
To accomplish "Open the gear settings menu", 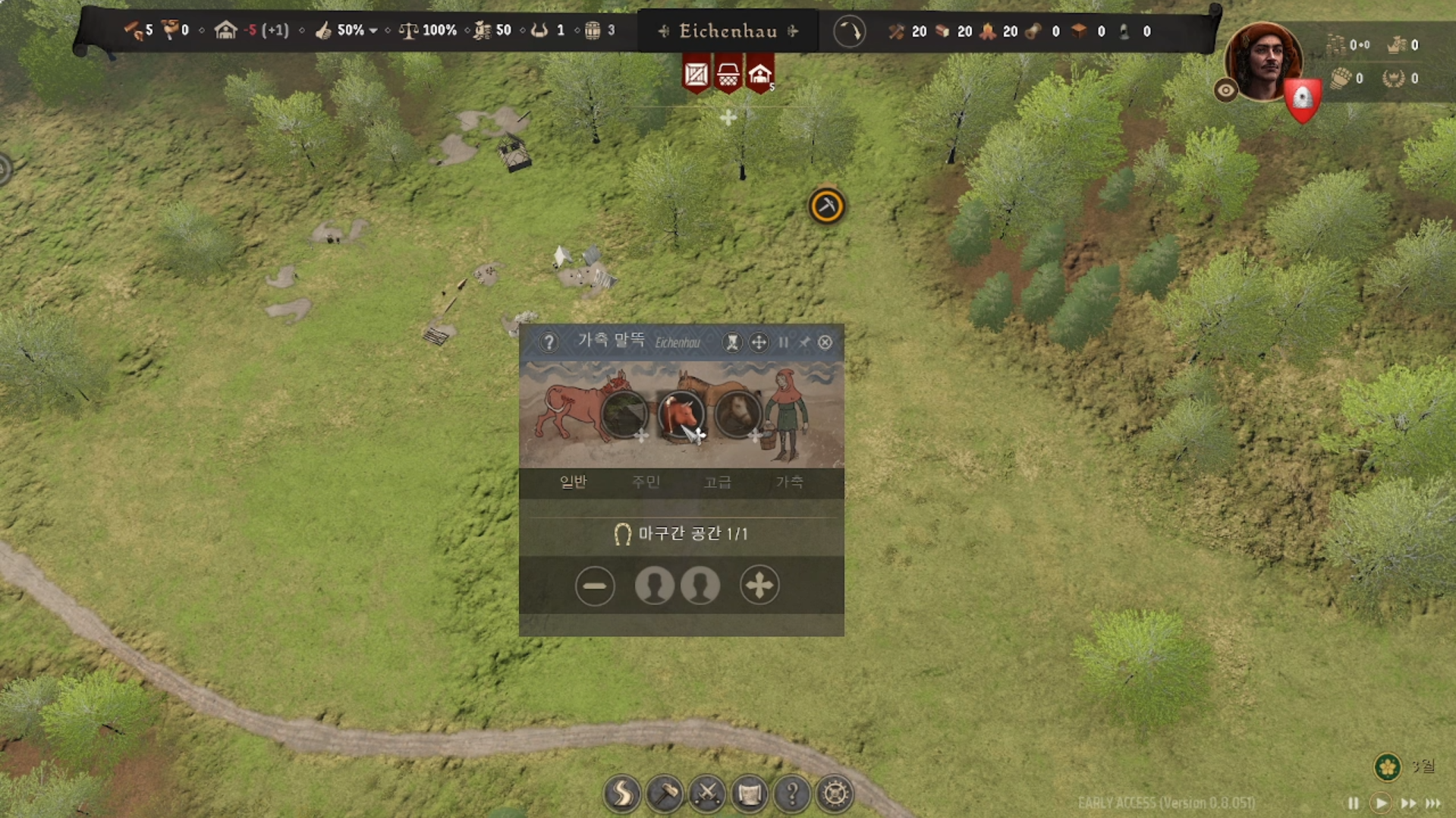I will [835, 794].
